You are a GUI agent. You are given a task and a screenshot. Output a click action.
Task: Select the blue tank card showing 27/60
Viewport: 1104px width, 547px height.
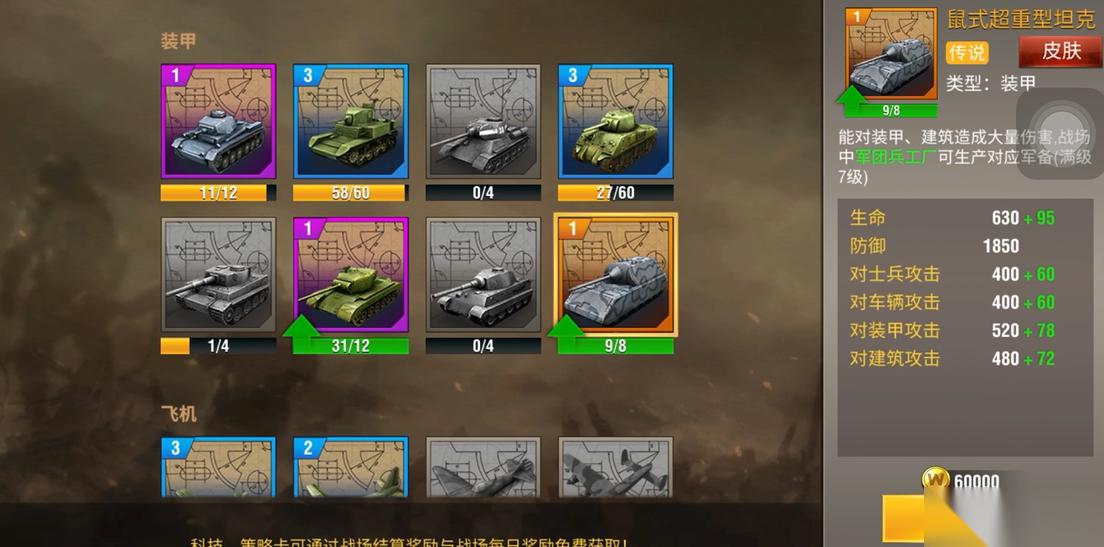coord(615,122)
